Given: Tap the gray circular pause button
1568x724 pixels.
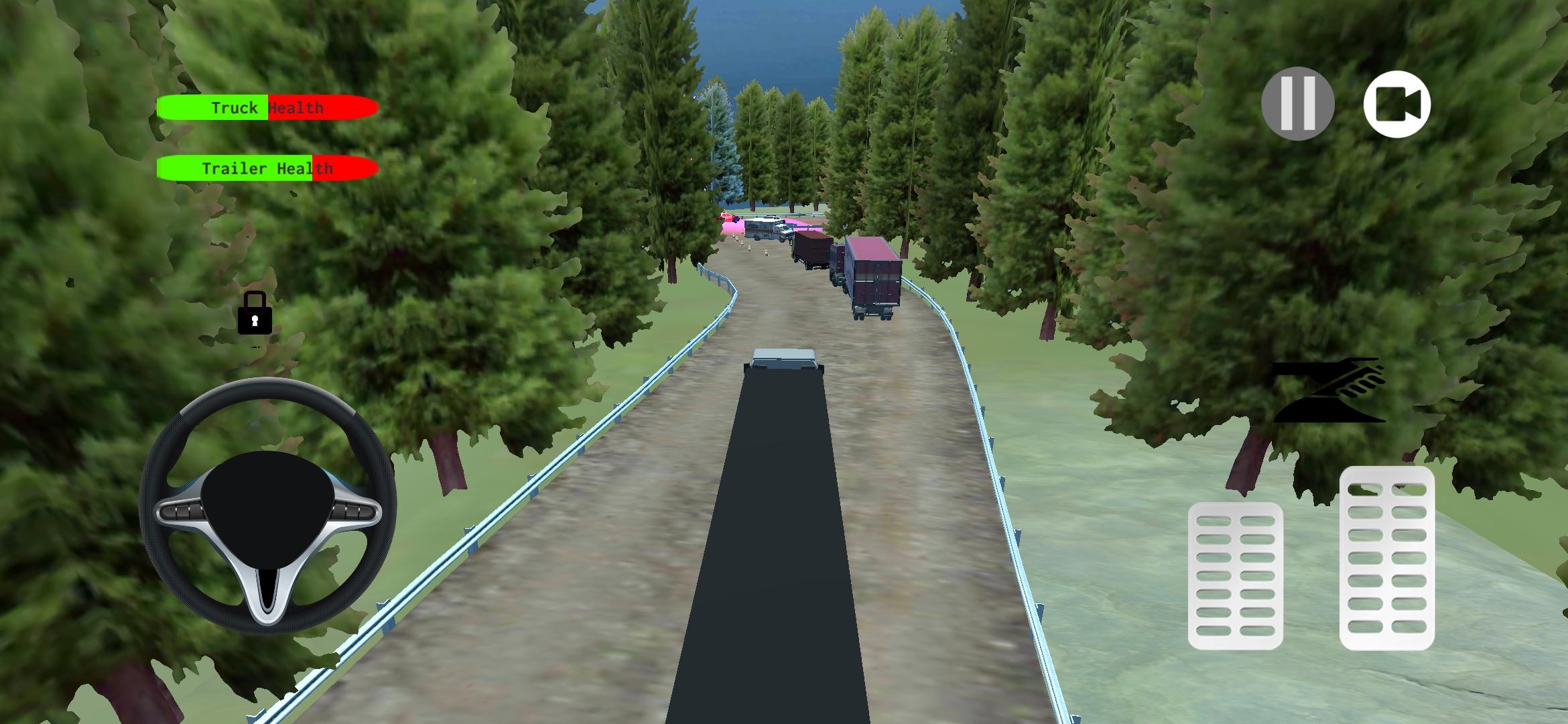Looking at the screenshot, I should [x=1299, y=104].
